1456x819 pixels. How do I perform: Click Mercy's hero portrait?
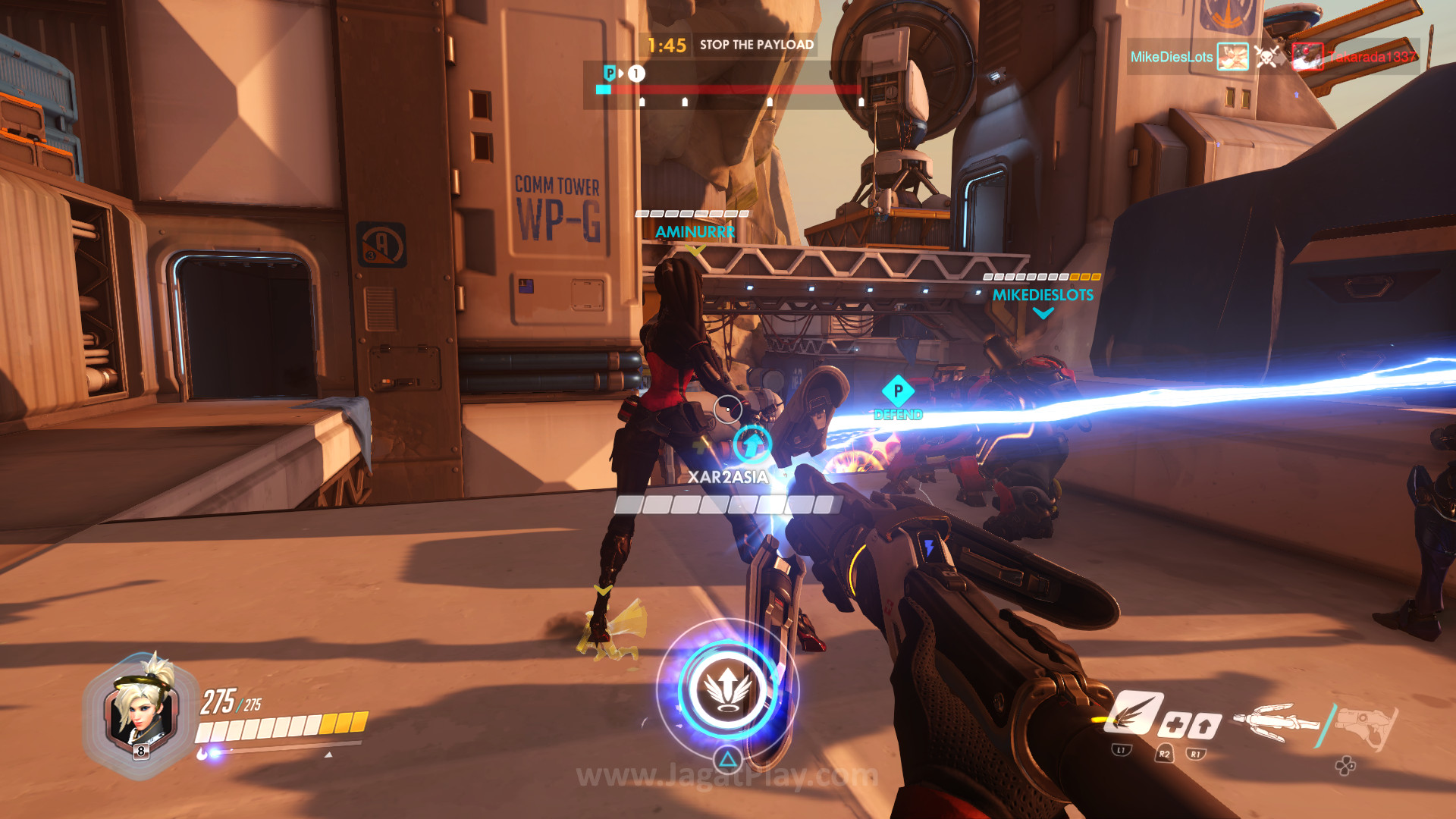point(141,710)
